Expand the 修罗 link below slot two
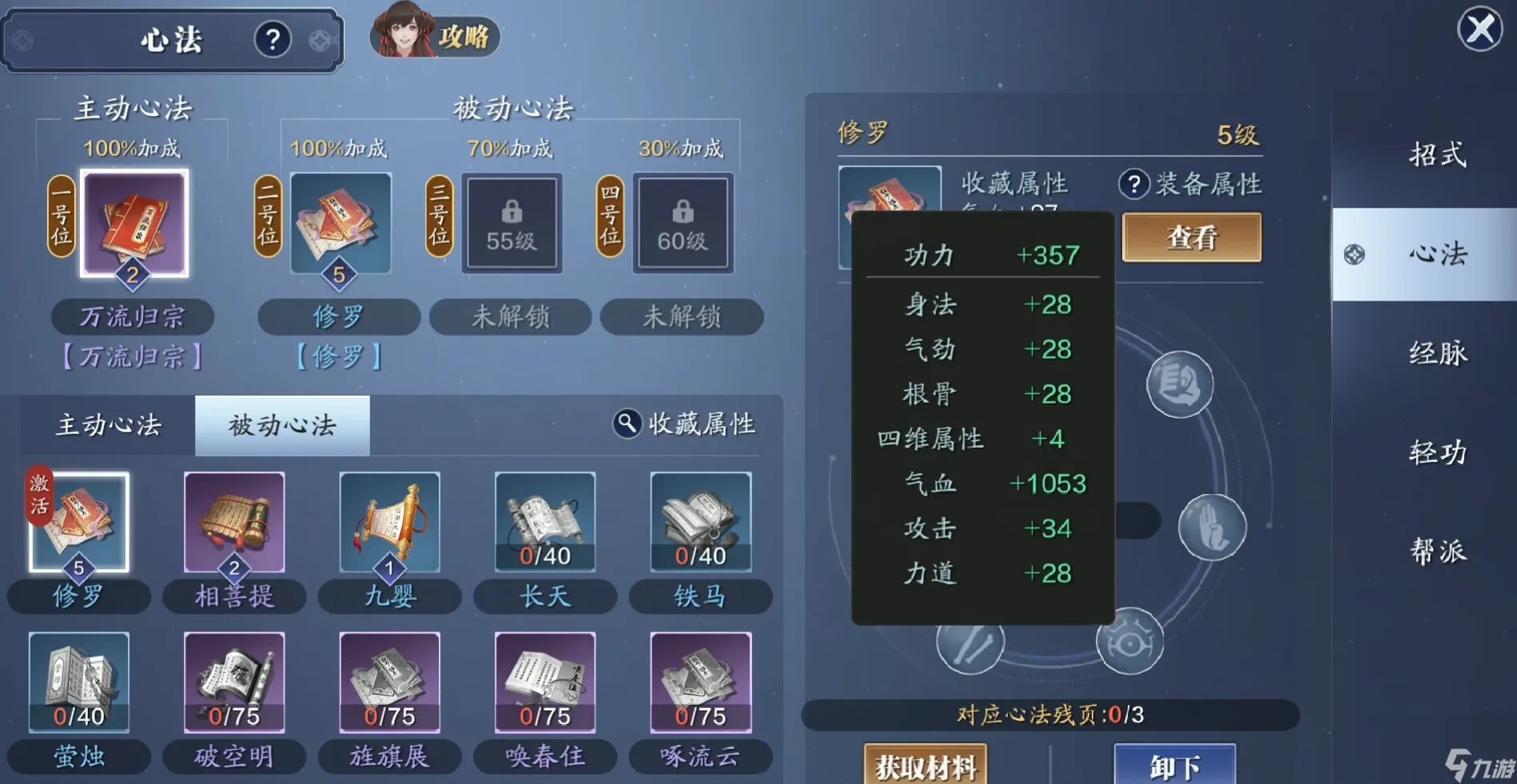This screenshot has height=784, width=1517. [x=339, y=357]
